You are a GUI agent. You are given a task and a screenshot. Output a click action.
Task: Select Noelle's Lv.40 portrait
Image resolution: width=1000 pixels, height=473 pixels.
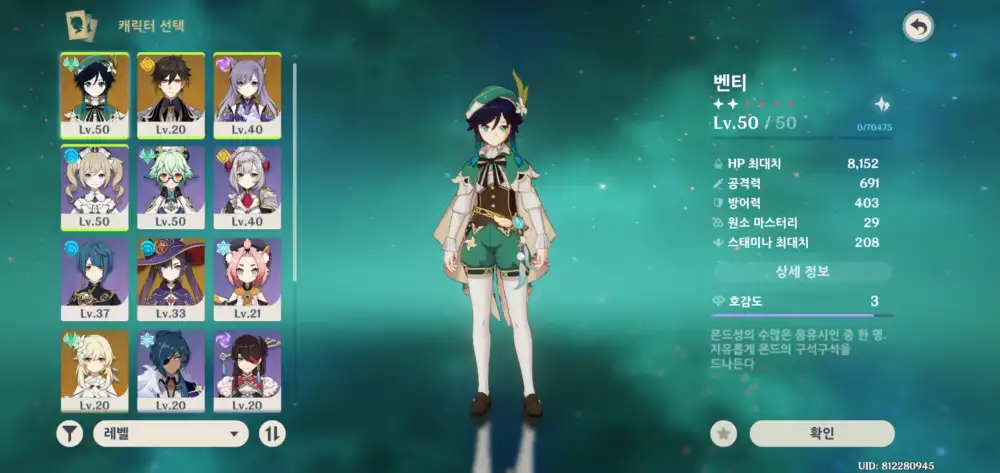click(247, 188)
